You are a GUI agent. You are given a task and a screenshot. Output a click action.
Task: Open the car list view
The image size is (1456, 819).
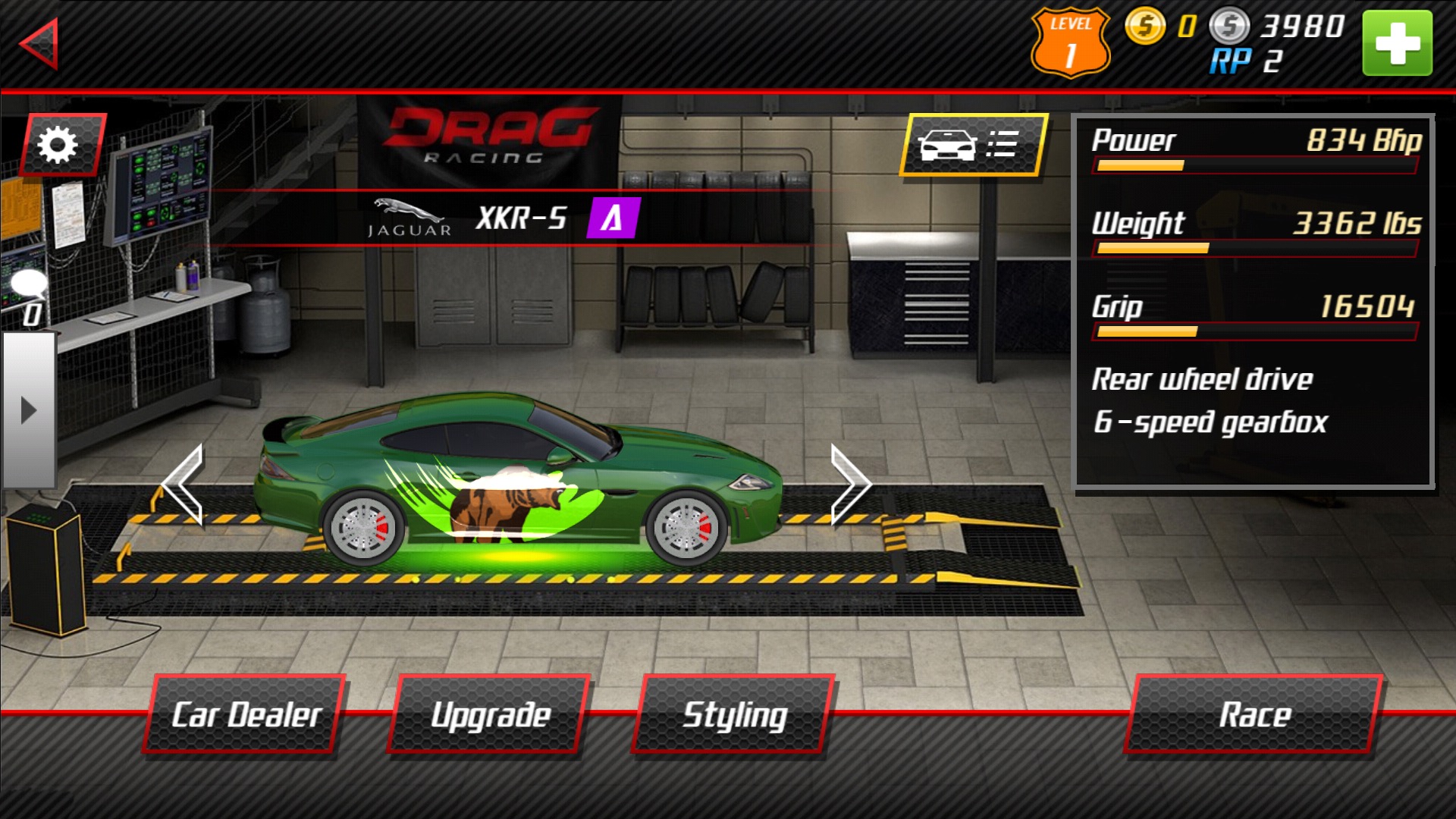pos(973,144)
